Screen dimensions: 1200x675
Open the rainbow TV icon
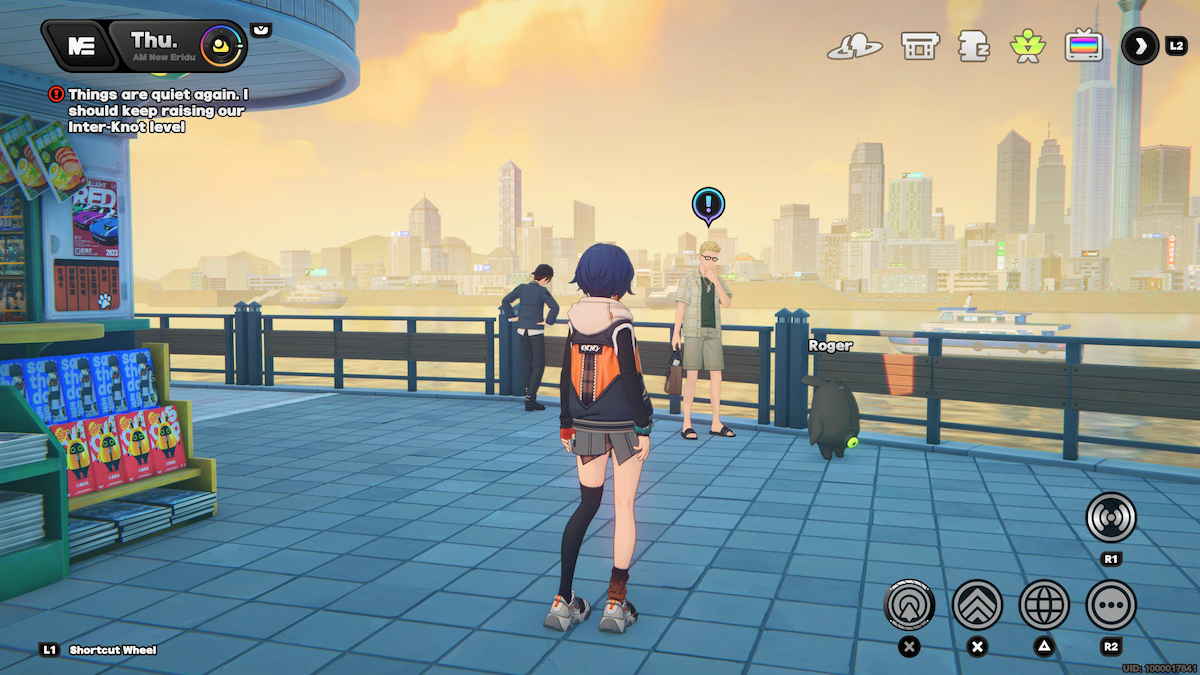(1082, 46)
